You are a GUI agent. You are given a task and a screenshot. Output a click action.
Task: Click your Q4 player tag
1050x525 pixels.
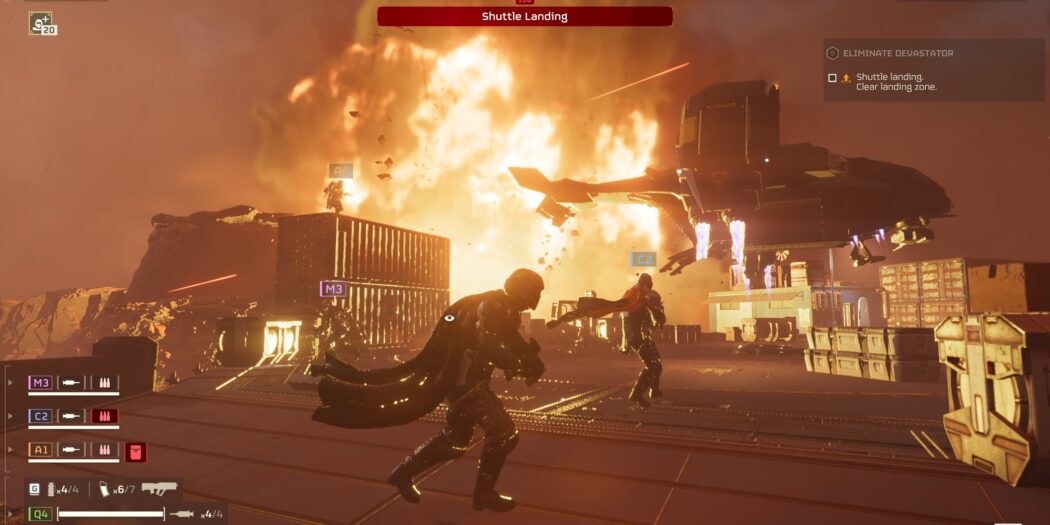point(41,514)
